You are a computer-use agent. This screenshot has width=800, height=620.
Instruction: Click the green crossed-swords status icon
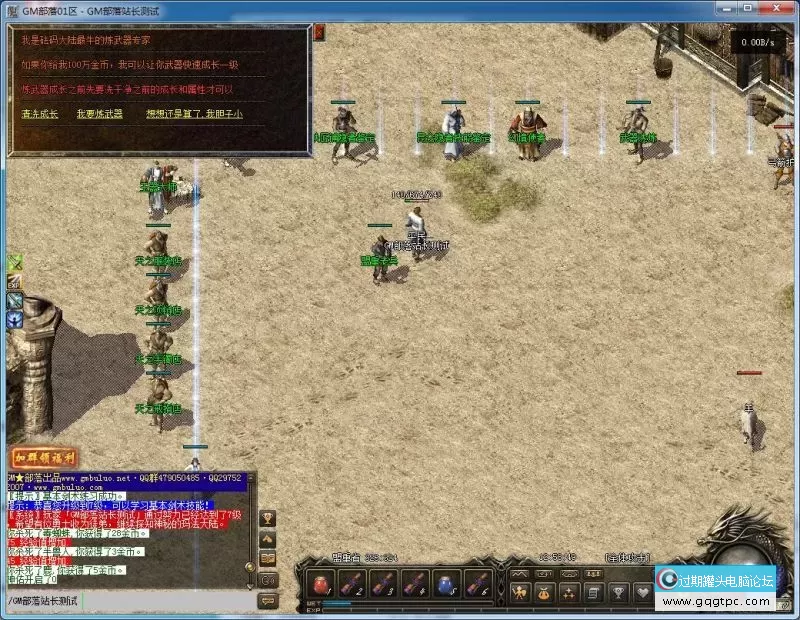(x=15, y=262)
